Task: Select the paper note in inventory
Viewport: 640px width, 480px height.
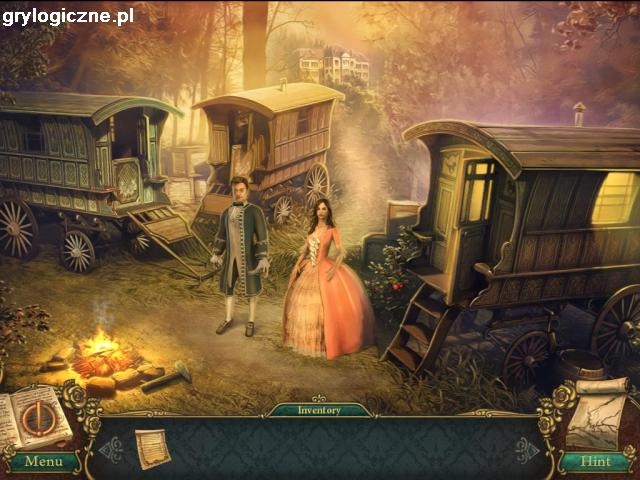Action: (152, 447)
